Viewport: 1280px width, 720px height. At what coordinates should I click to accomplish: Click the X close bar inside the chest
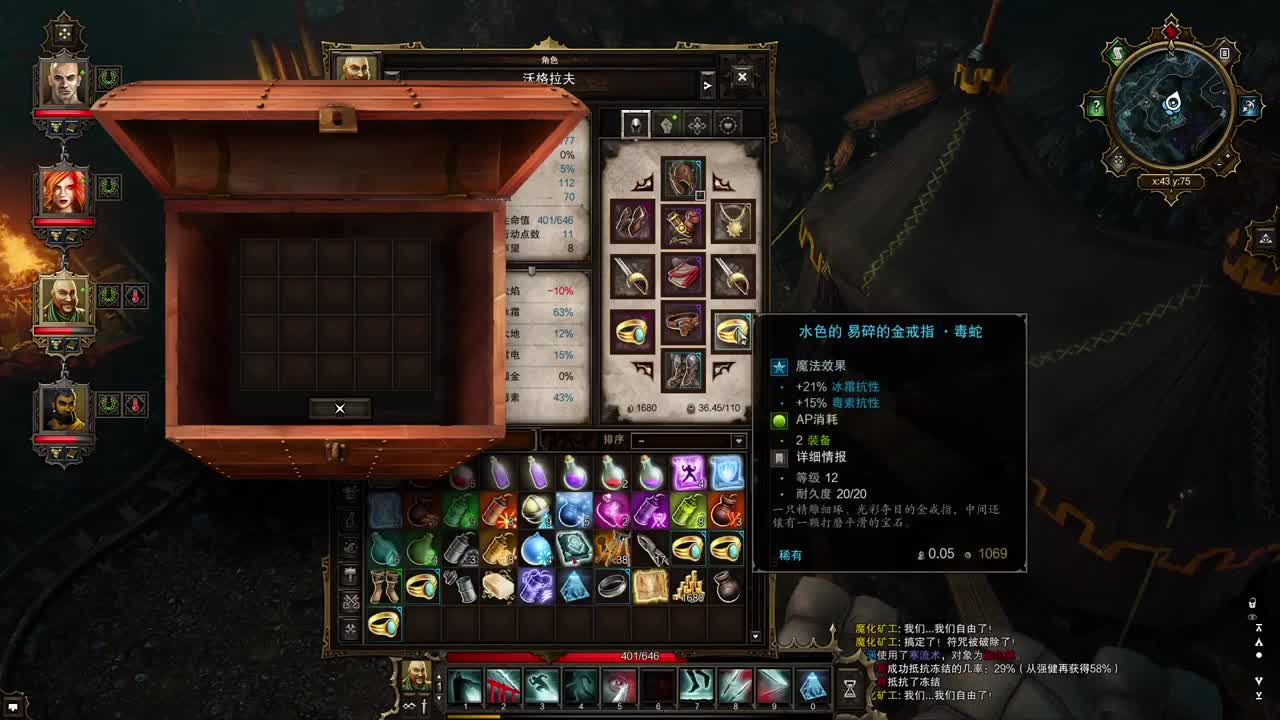[x=340, y=408]
